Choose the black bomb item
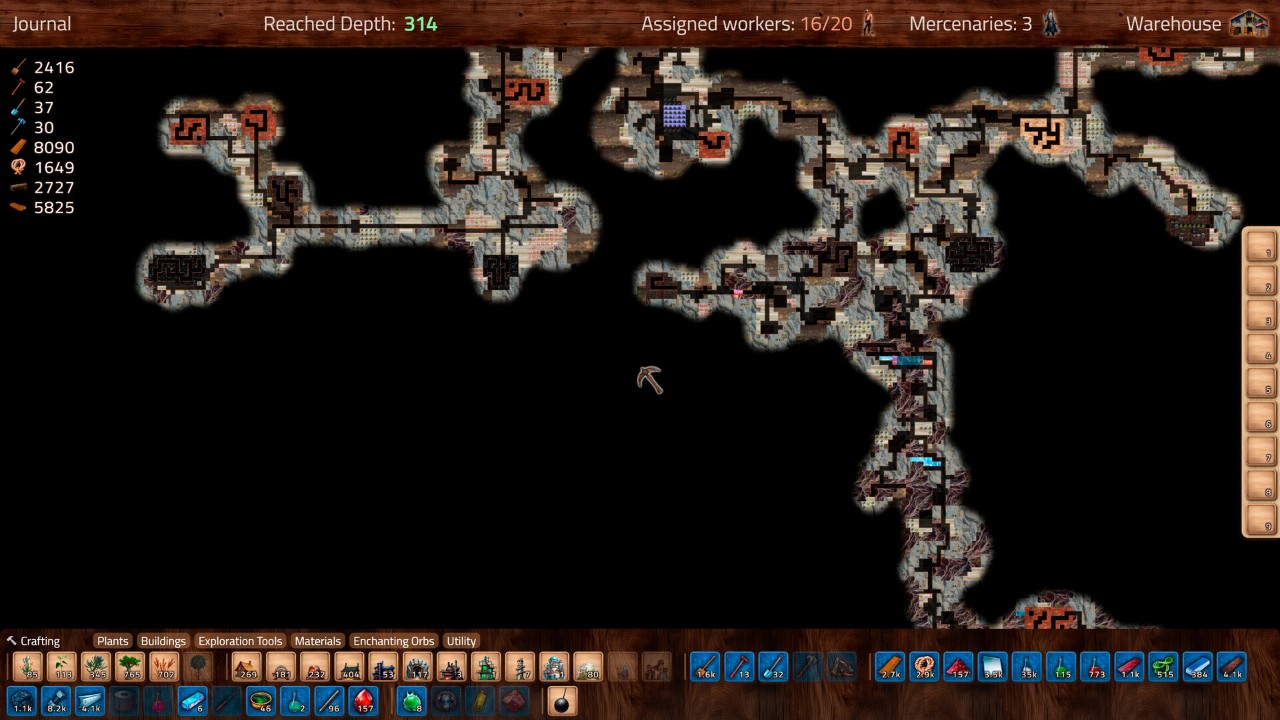Screen dimensions: 1280x720 [x=562, y=701]
